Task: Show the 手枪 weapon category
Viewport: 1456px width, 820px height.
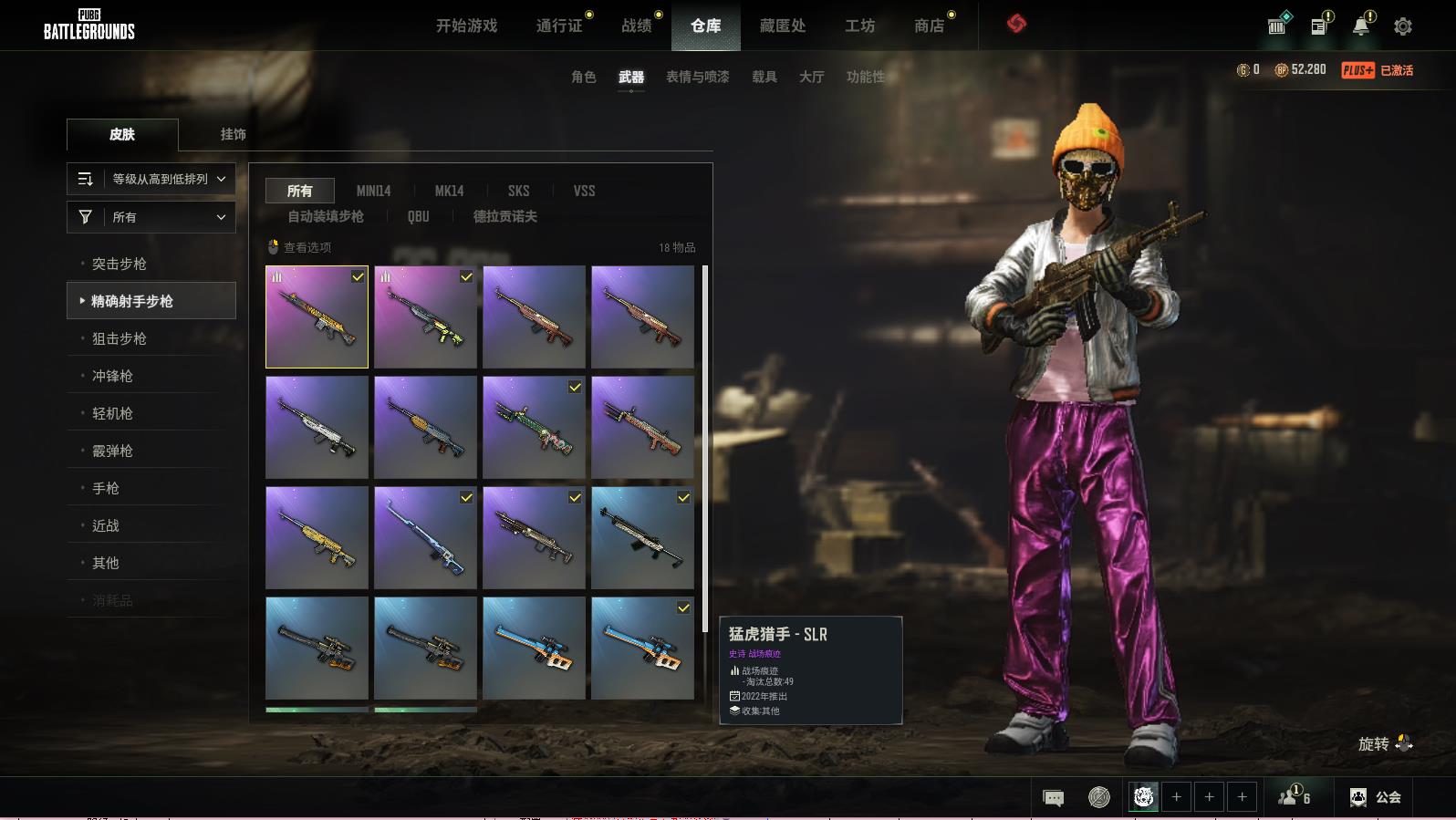Action: 106,488
